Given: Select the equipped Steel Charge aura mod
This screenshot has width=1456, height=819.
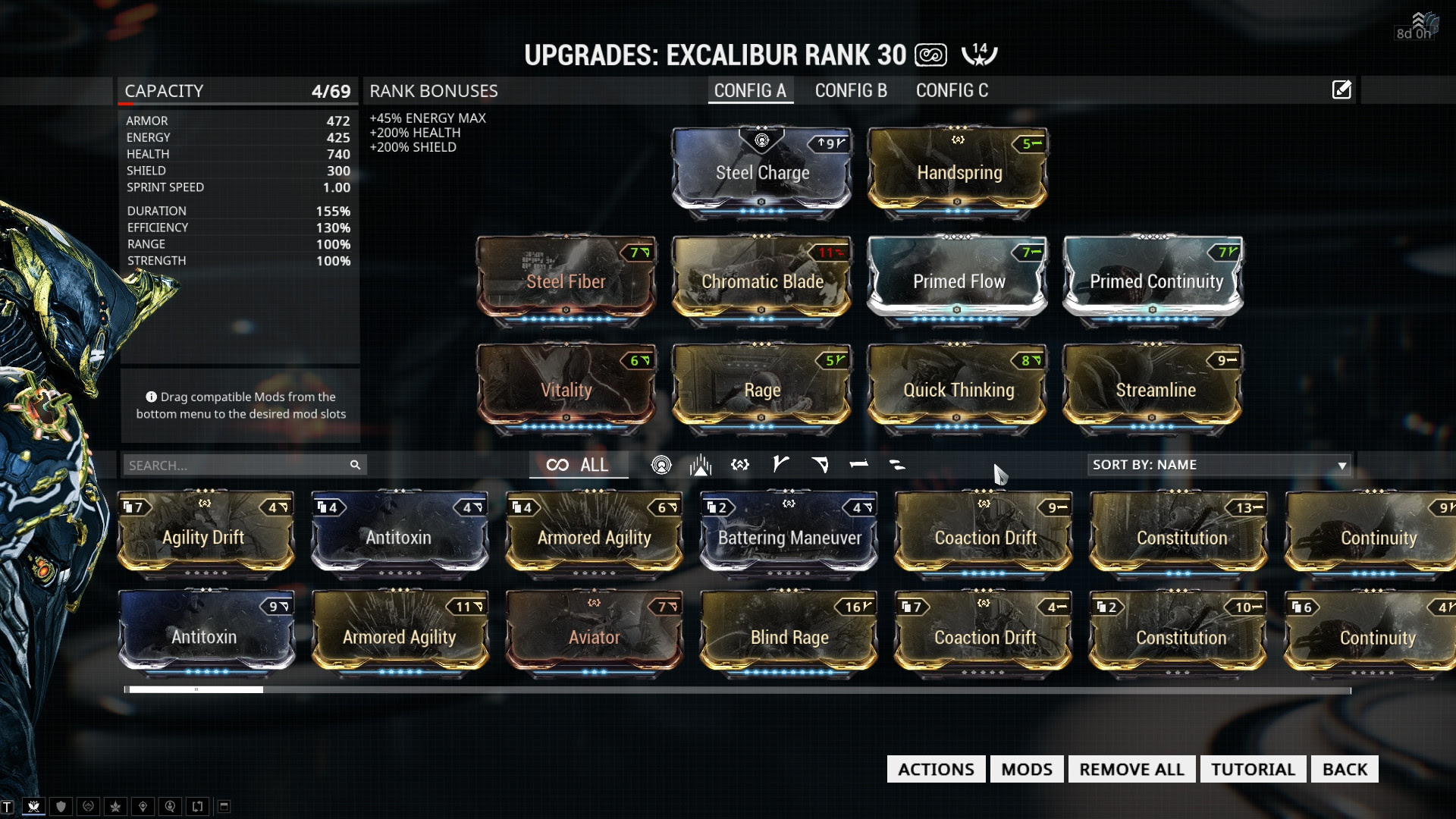Looking at the screenshot, I should pyautogui.click(x=762, y=172).
